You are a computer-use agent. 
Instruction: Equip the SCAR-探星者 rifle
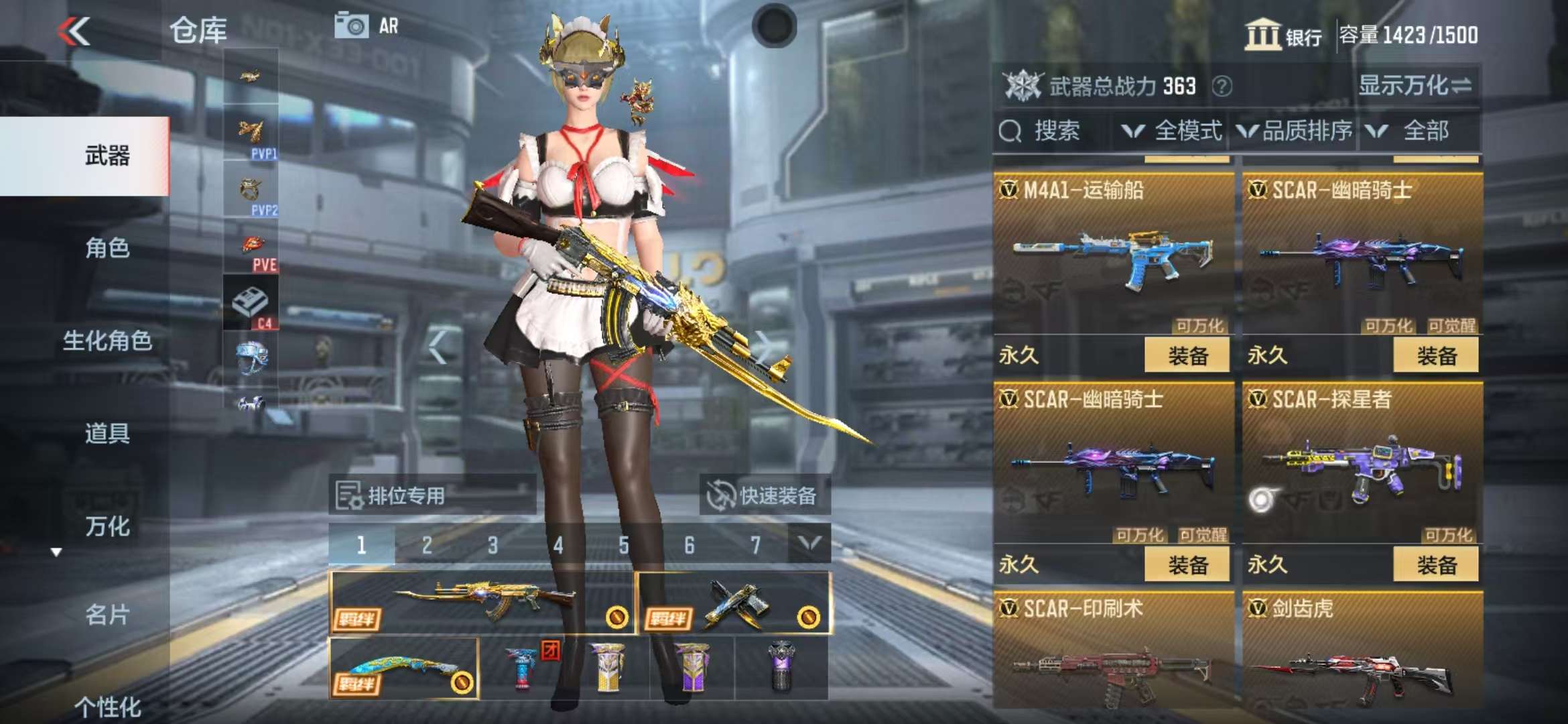pos(1435,564)
